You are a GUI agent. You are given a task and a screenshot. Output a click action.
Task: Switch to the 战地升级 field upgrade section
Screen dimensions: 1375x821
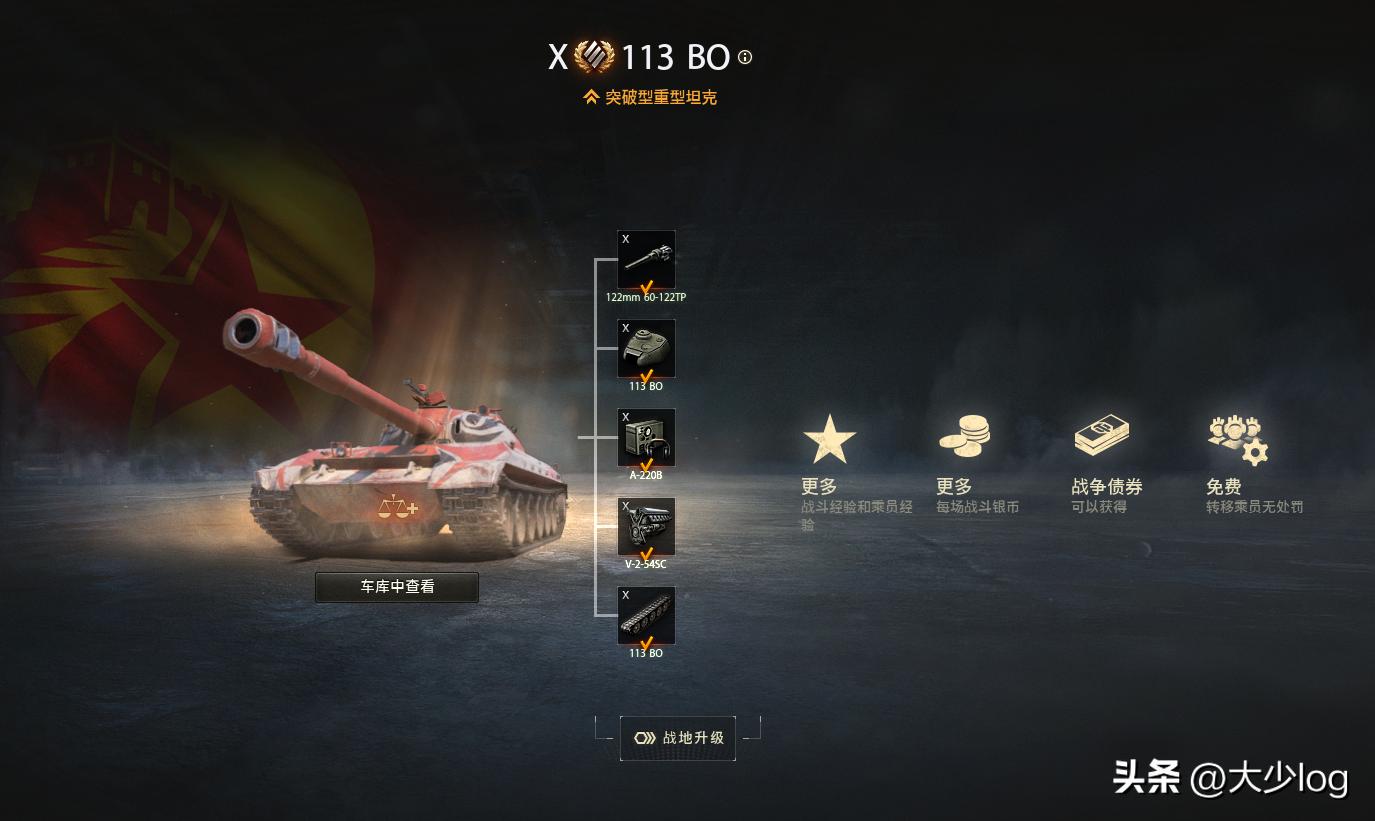coord(677,738)
